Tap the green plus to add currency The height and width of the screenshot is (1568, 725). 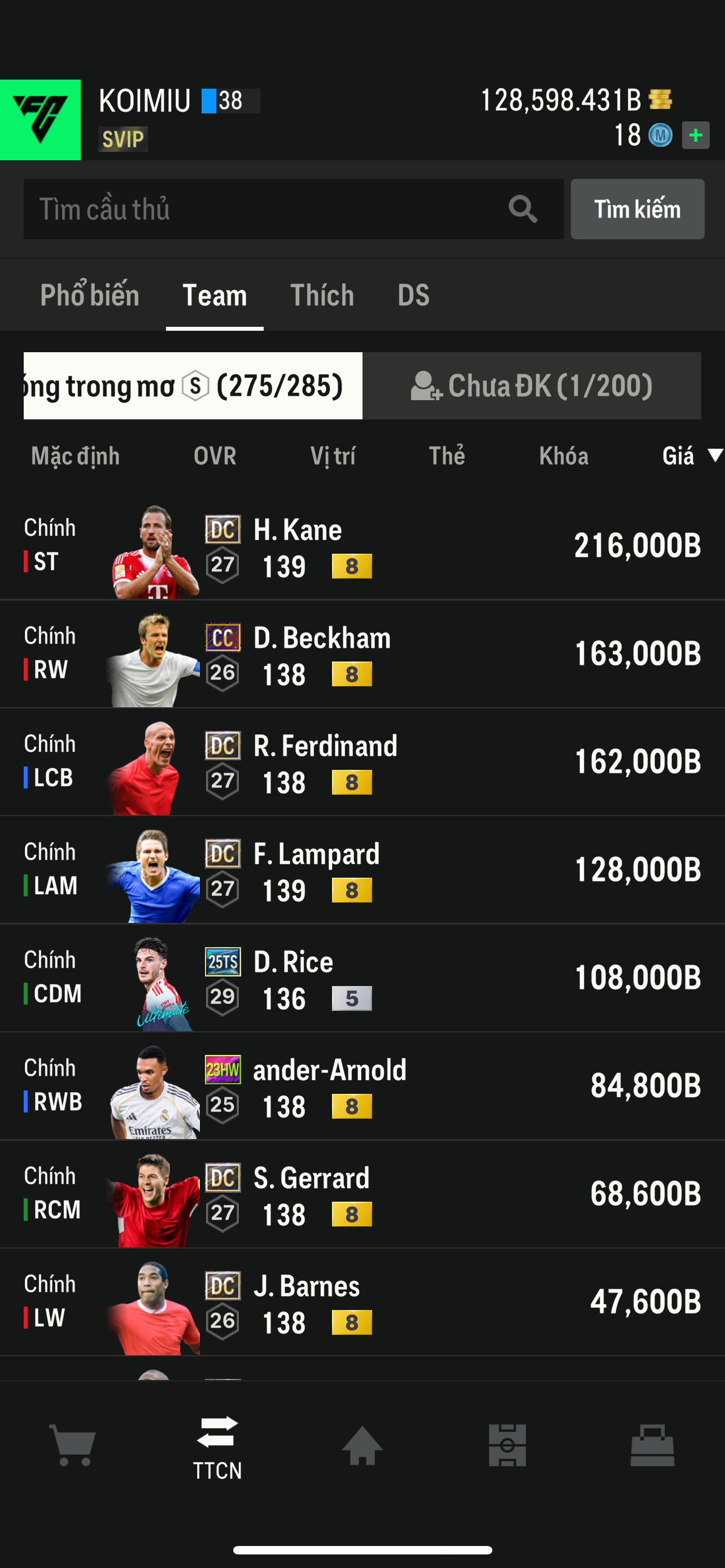tap(695, 135)
